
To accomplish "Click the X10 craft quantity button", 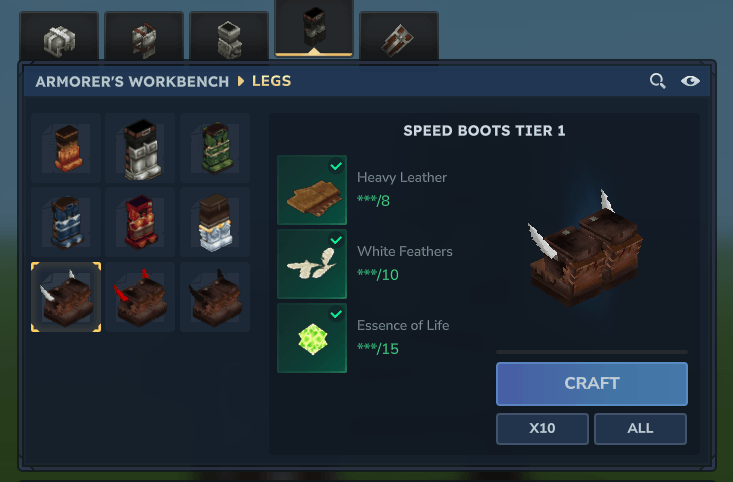I will tap(542, 428).
